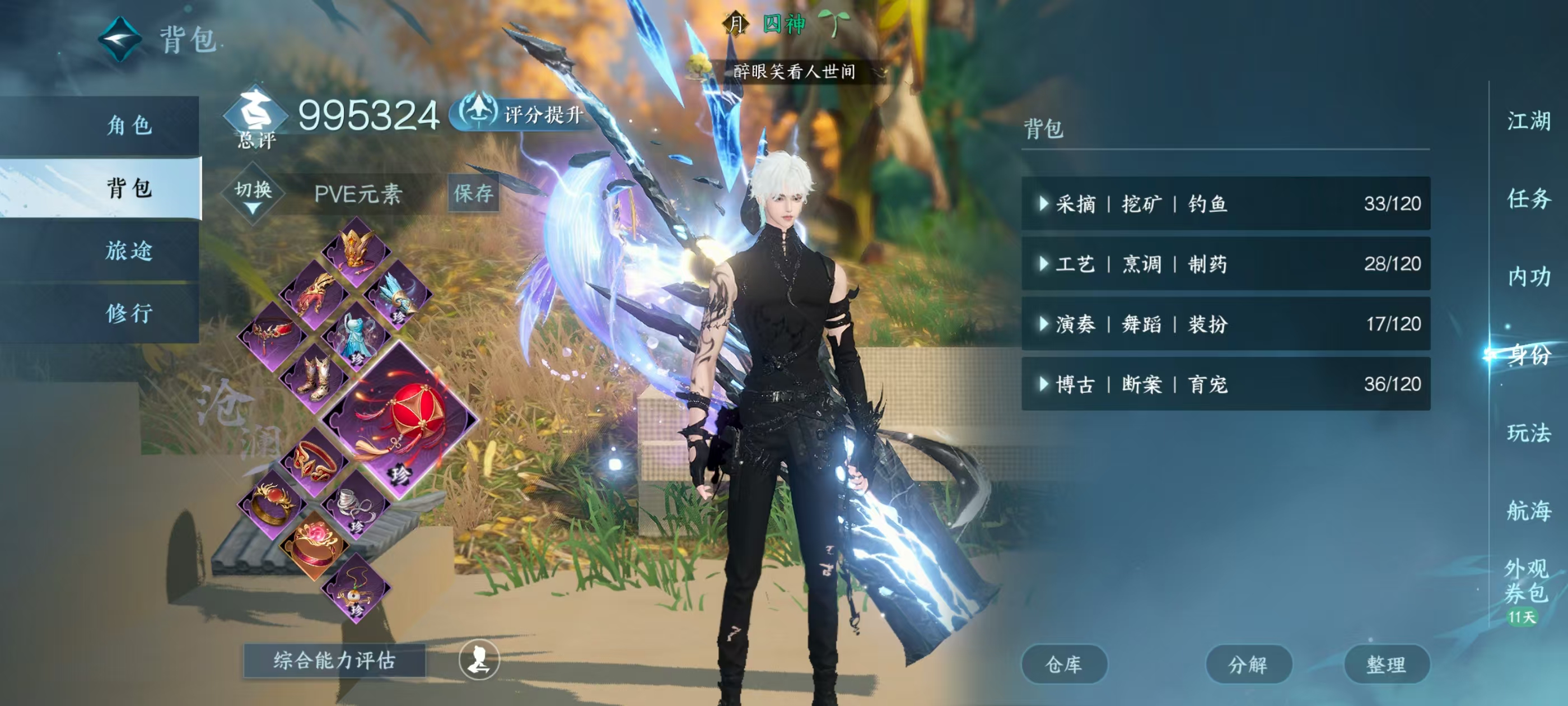This screenshot has width=1568, height=706.
Task: Switch to the 江湖 side tab
Action: click(1528, 121)
